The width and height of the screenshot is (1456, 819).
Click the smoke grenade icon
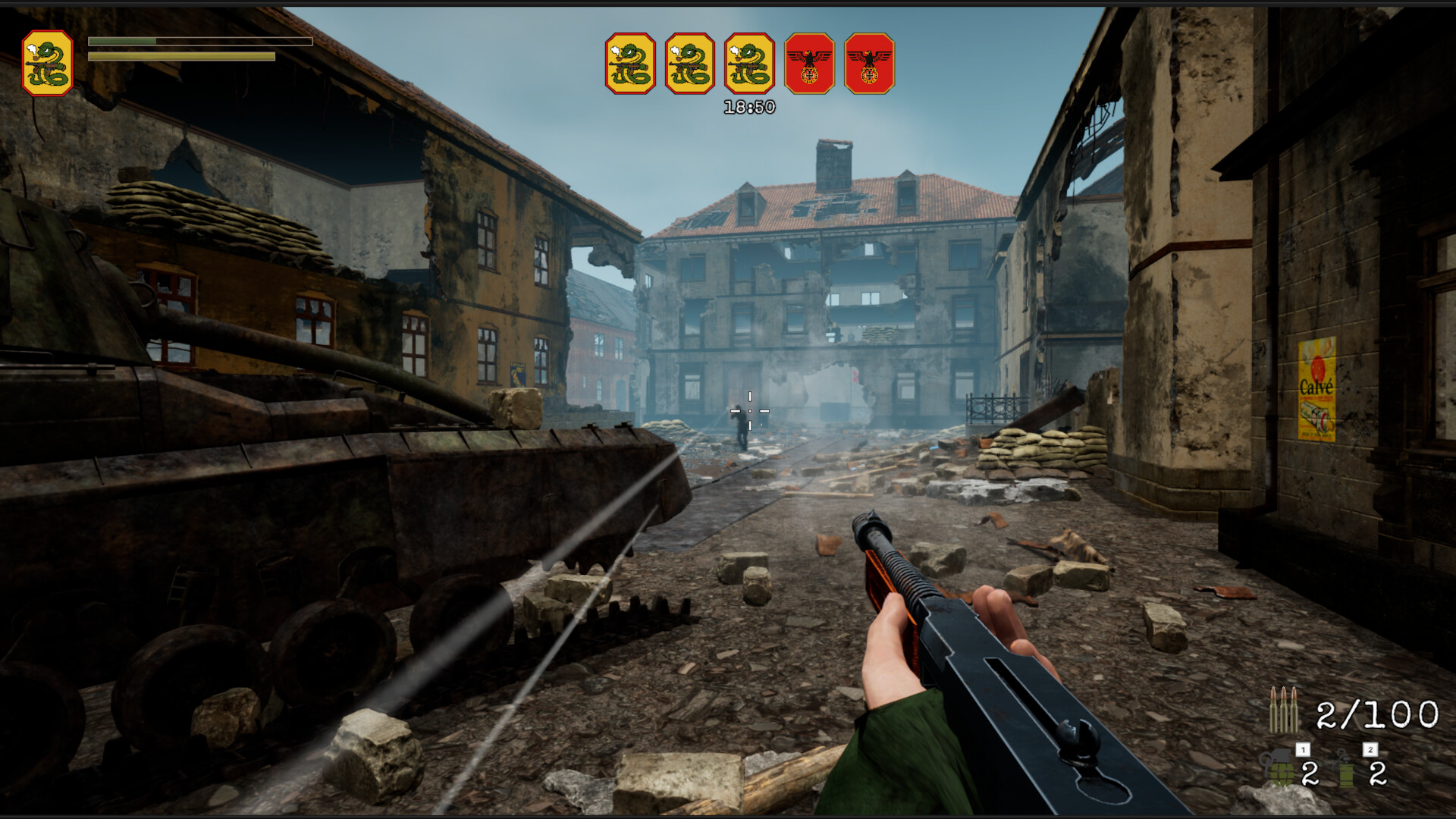pyautogui.click(x=1345, y=768)
